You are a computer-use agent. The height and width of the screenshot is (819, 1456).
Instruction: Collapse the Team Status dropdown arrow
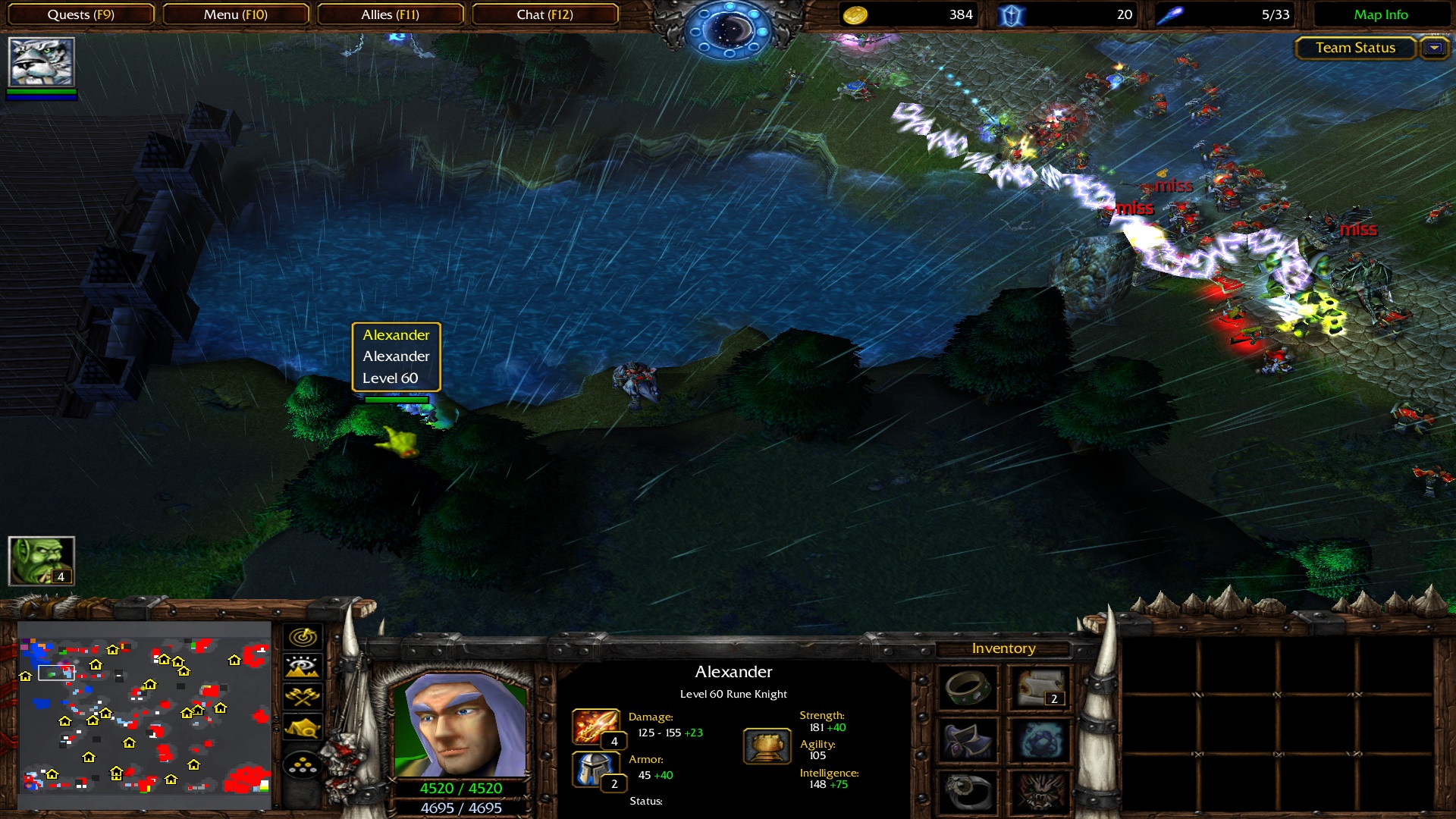point(1434,48)
